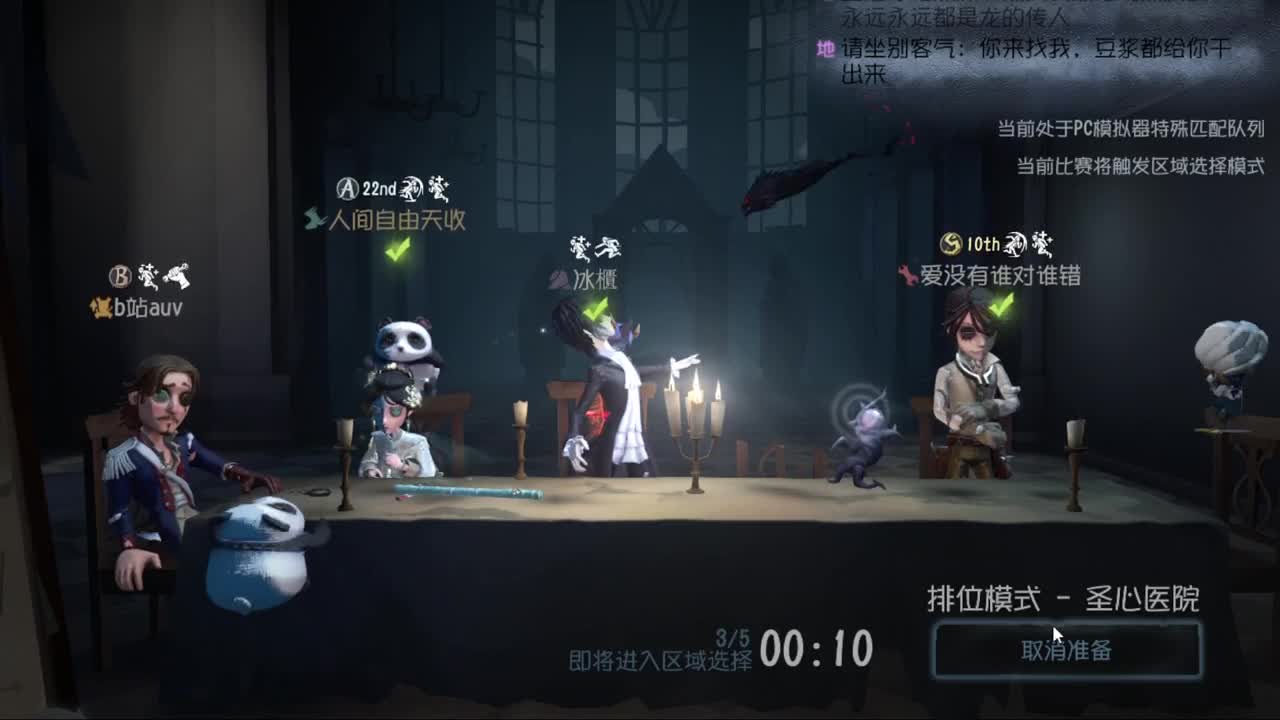Image resolution: width=1280 pixels, height=720 pixels.
Task: Click the persona icon above 冰櫃's name
Action: click(580, 248)
